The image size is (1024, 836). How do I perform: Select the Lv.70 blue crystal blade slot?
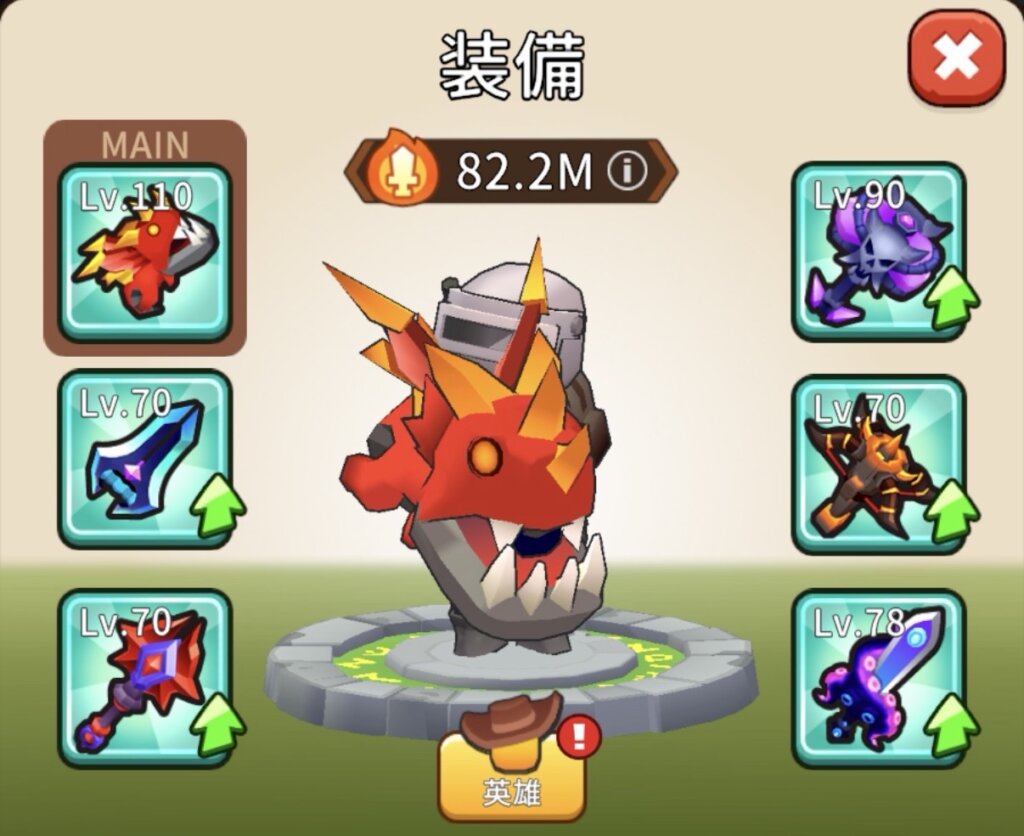coord(145,459)
